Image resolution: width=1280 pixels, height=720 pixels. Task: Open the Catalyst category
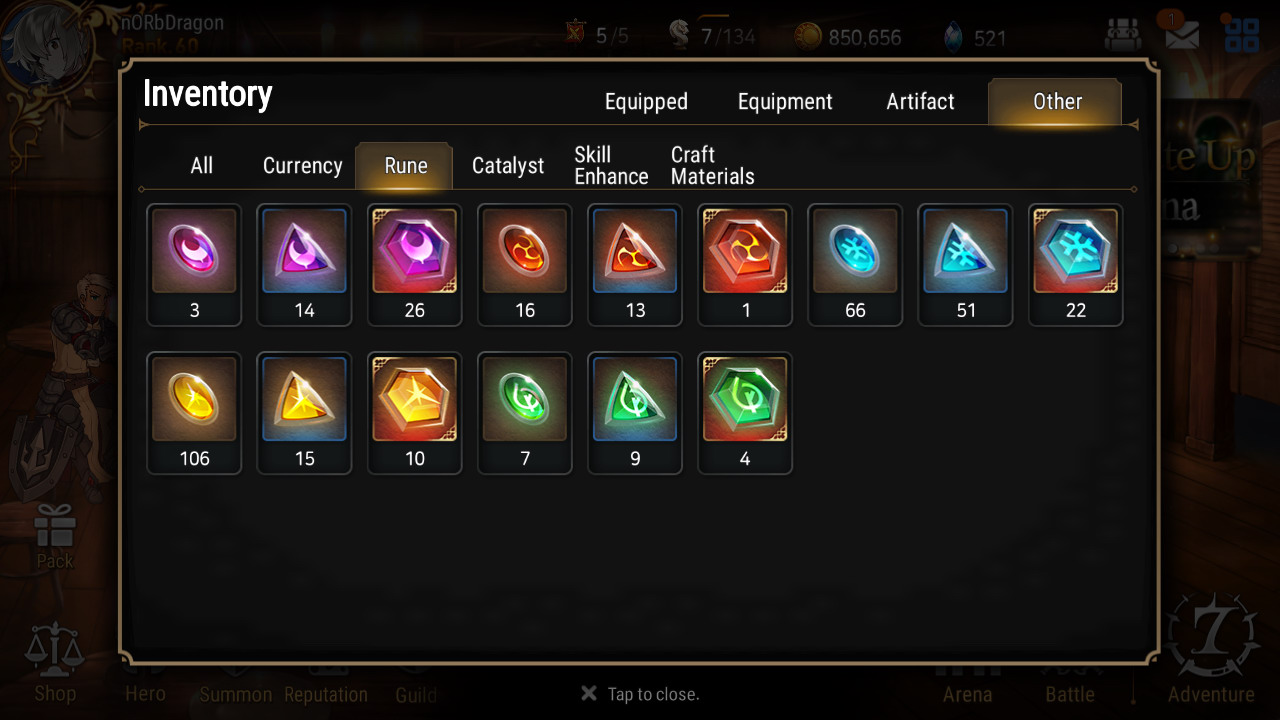(508, 166)
